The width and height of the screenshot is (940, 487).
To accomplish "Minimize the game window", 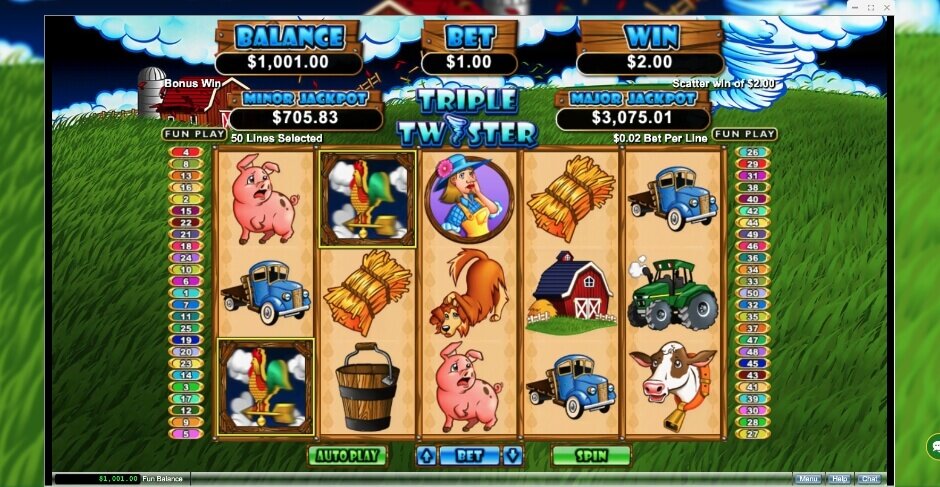I will (855, 7).
